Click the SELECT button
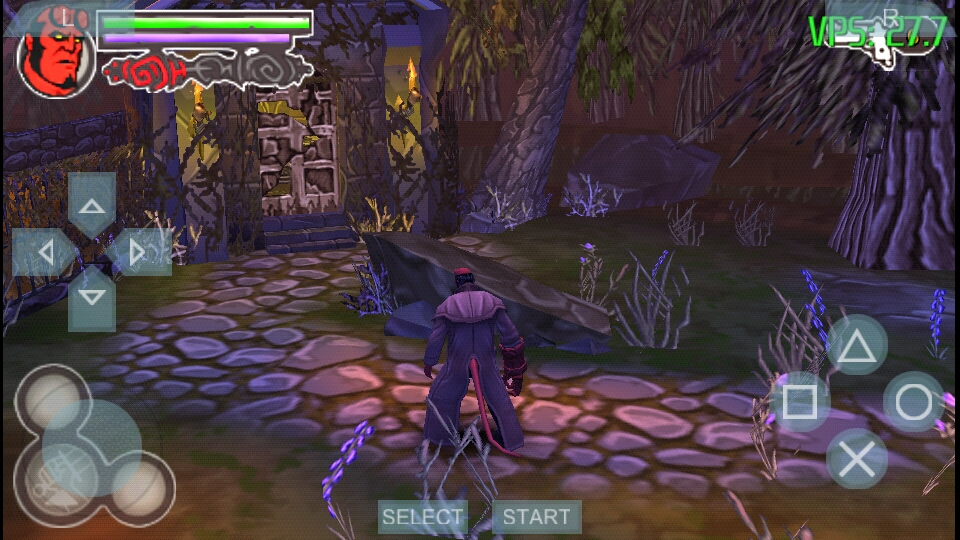Viewport: 960px width, 540px height. click(x=423, y=517)
